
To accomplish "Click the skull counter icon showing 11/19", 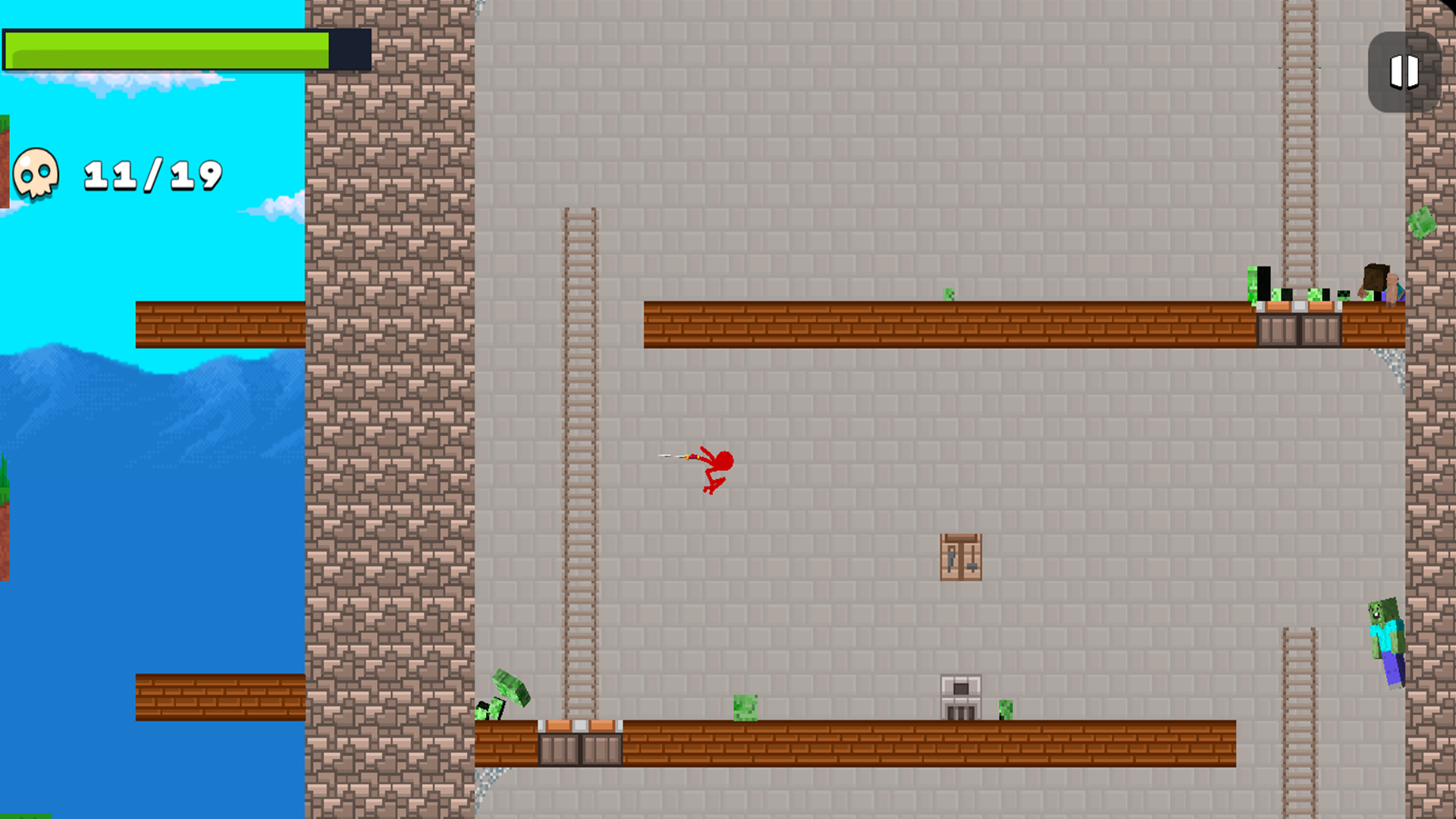I will 38,173.
